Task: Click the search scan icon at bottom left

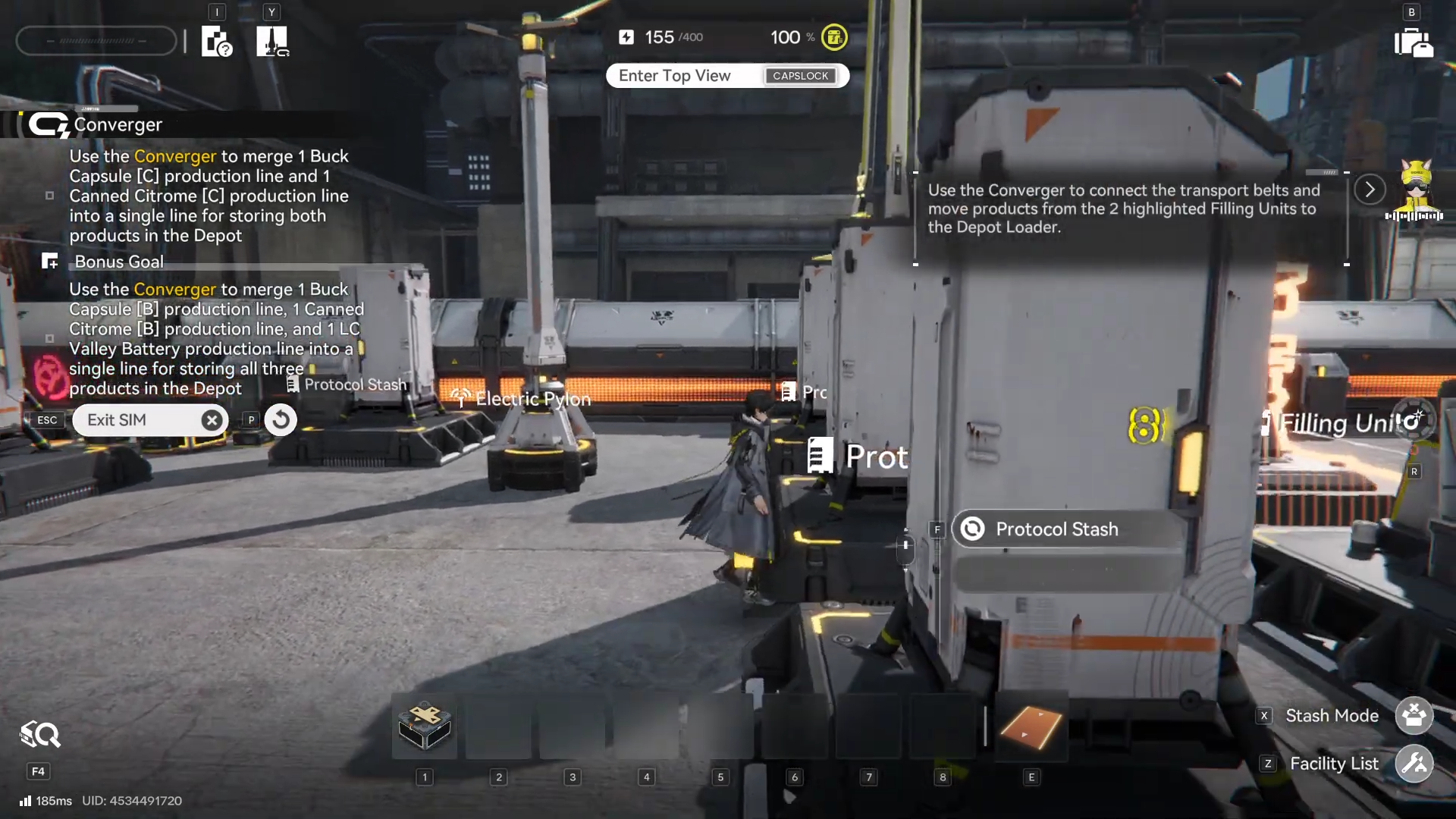Action: click(39, 735)
